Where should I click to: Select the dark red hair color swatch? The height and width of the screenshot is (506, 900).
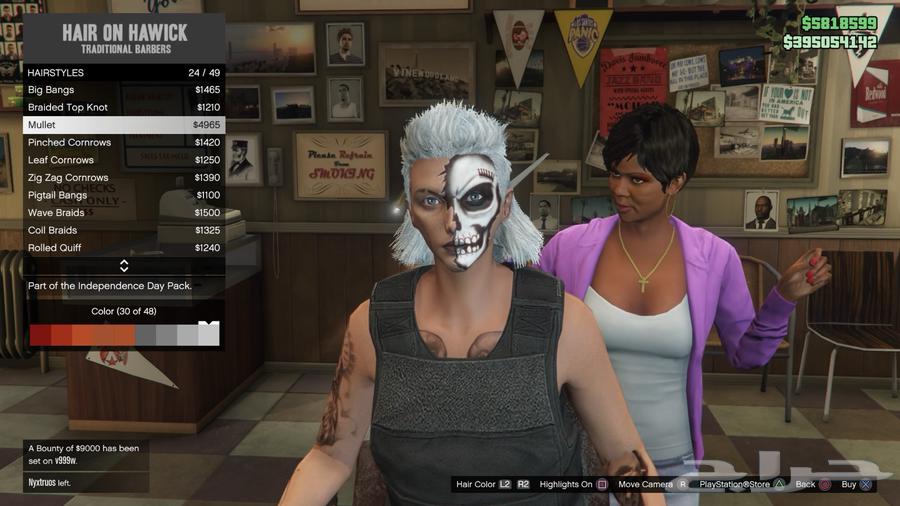pyautogui.click(x=40, y=335)
